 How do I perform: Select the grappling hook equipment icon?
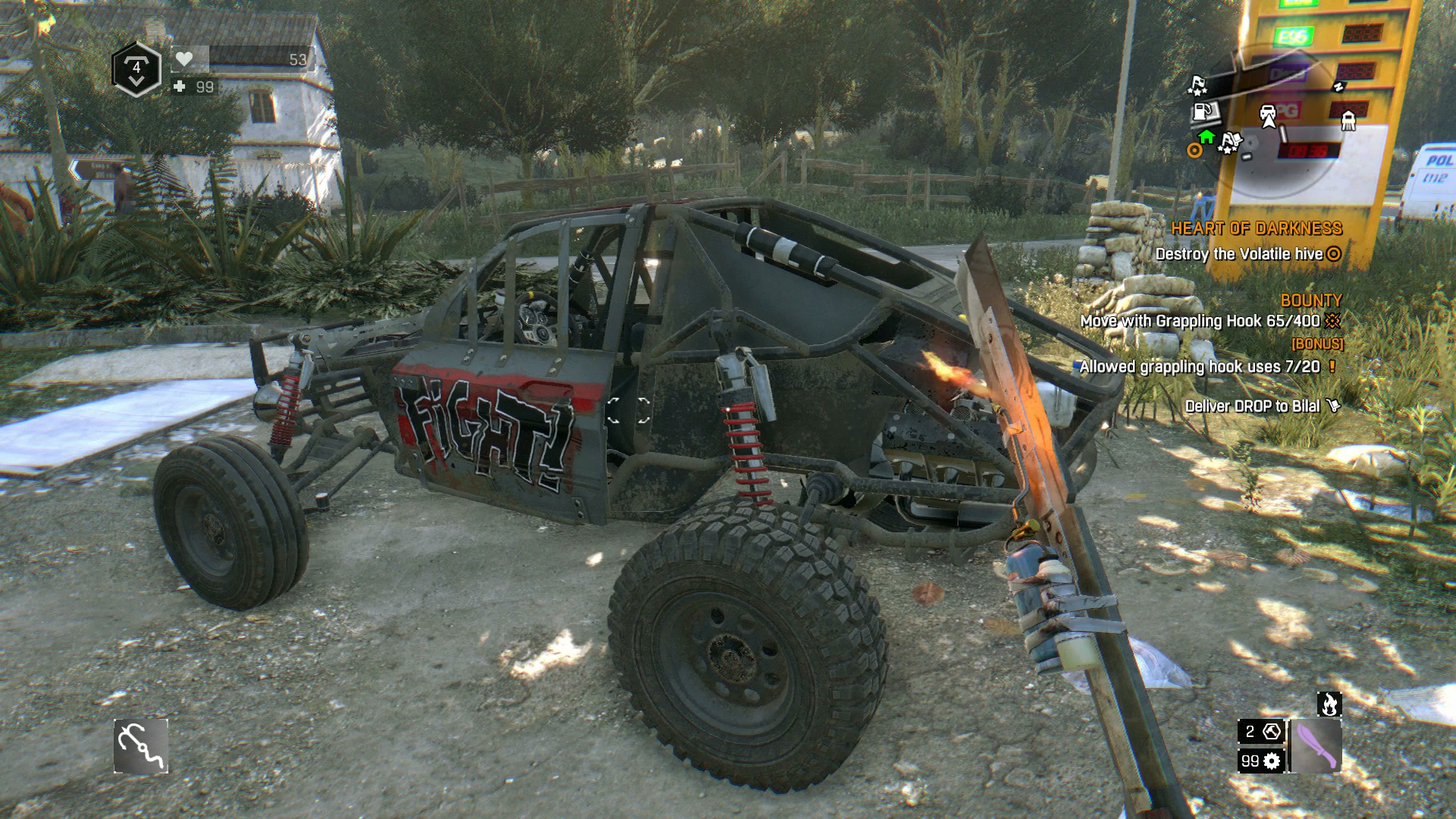click(141, 746)
